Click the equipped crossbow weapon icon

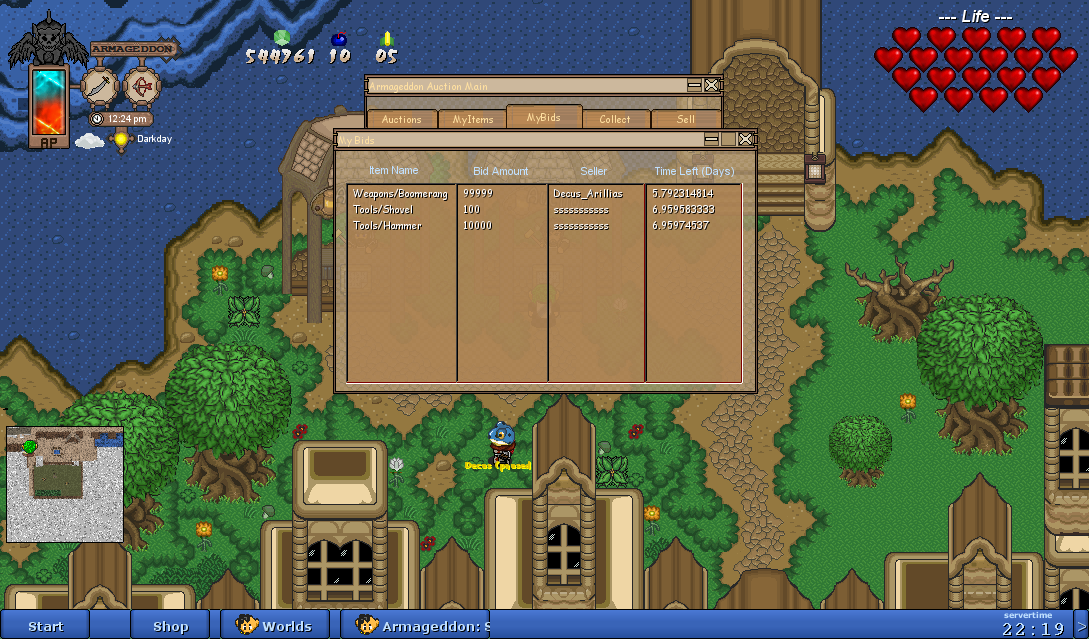(141, 86)
